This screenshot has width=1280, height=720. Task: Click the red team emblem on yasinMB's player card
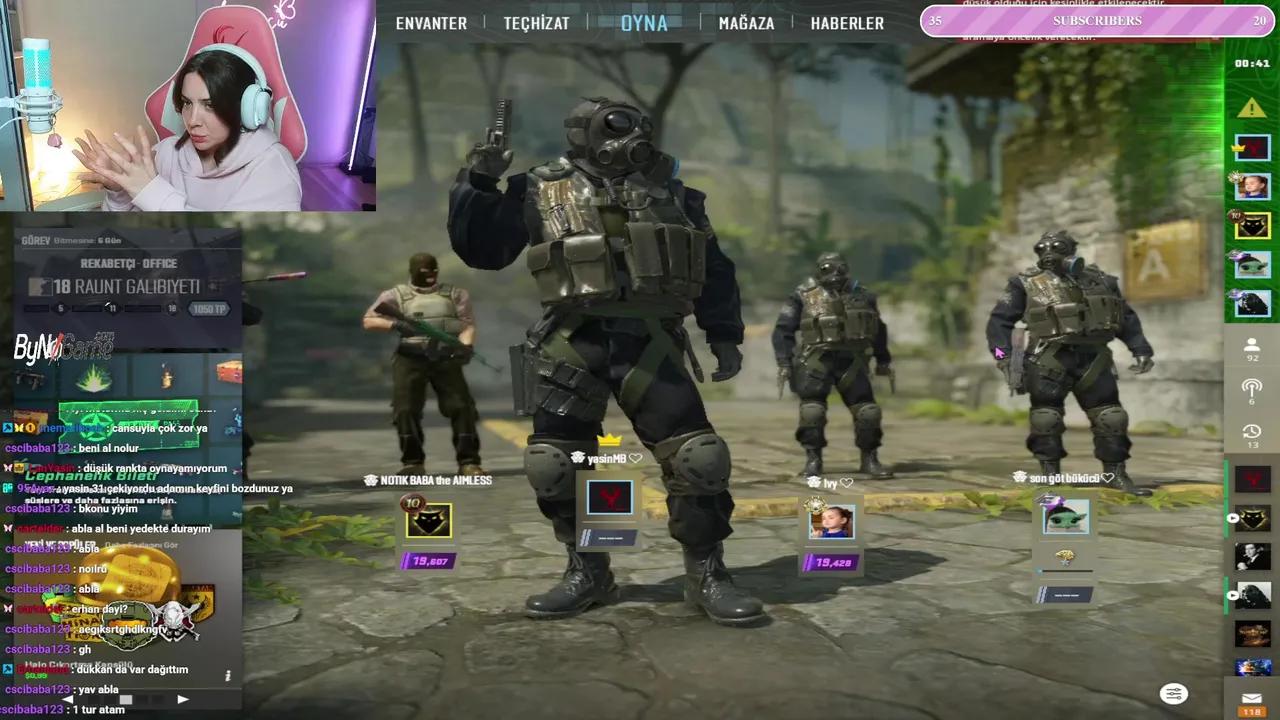[x=610, y=497]
